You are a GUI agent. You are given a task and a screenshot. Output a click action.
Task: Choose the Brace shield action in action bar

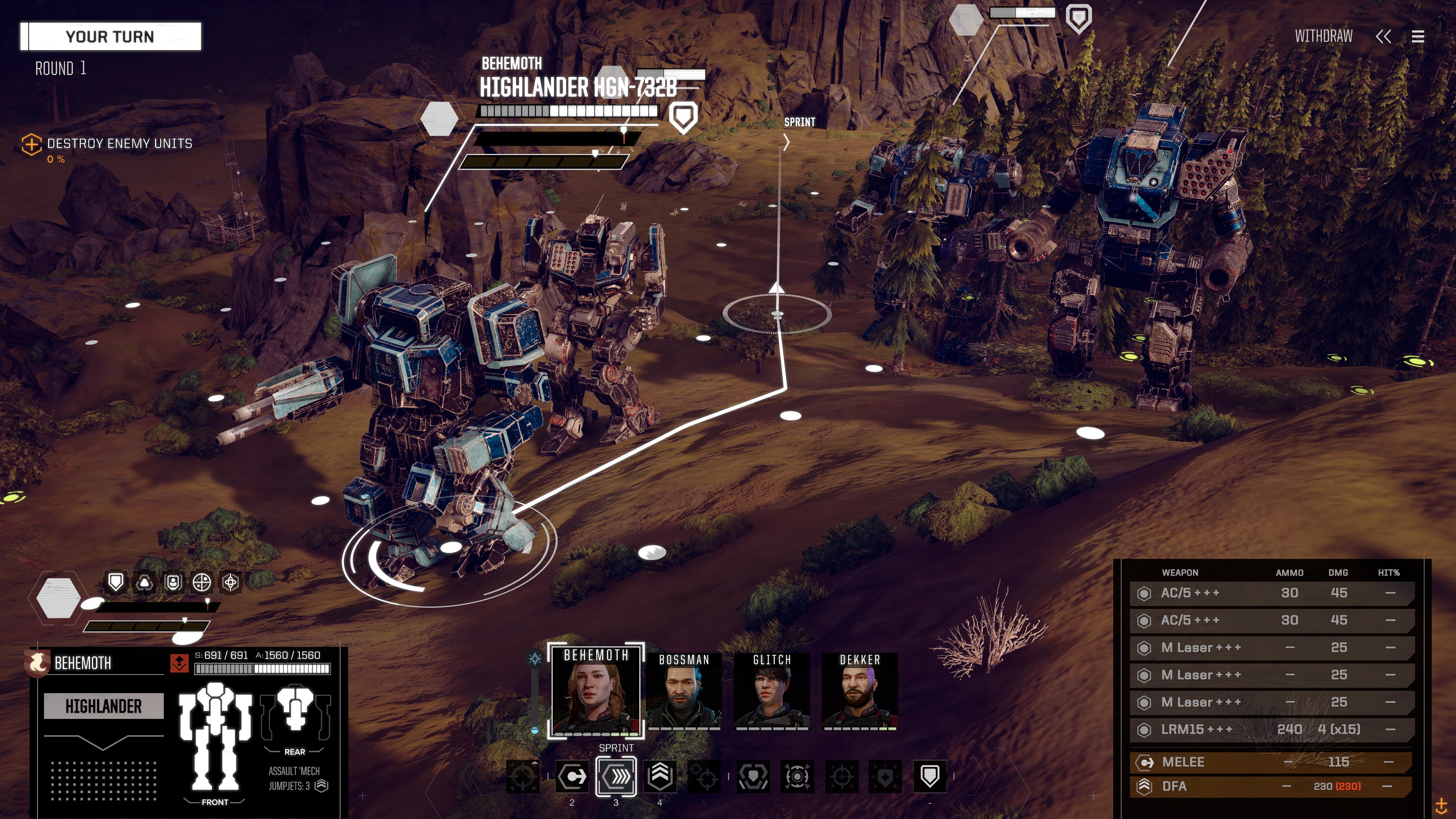[929, 777]
